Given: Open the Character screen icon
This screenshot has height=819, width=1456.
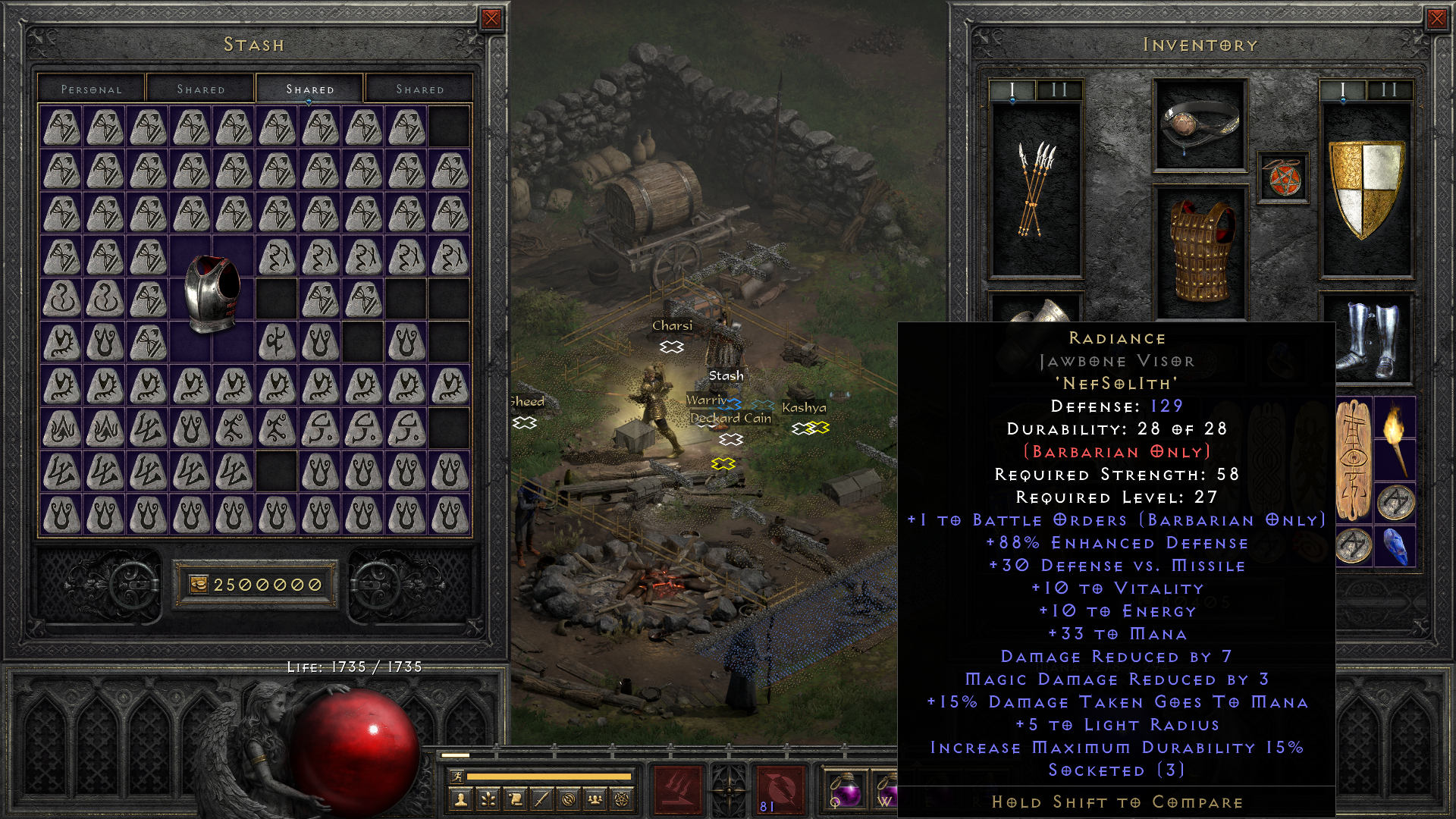Looking at the screenshot, I should 462,800.
